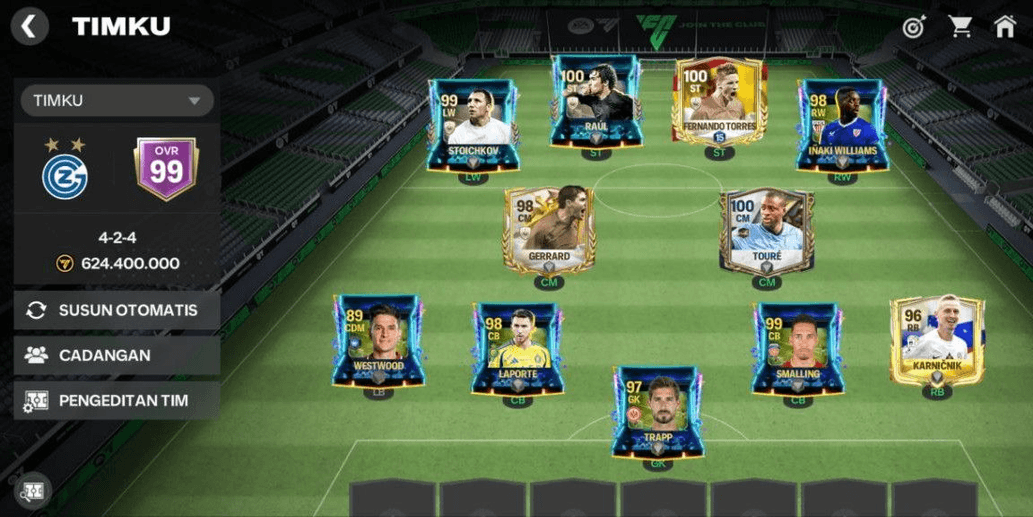Select the Raúl striker card

tap(595, 101)
